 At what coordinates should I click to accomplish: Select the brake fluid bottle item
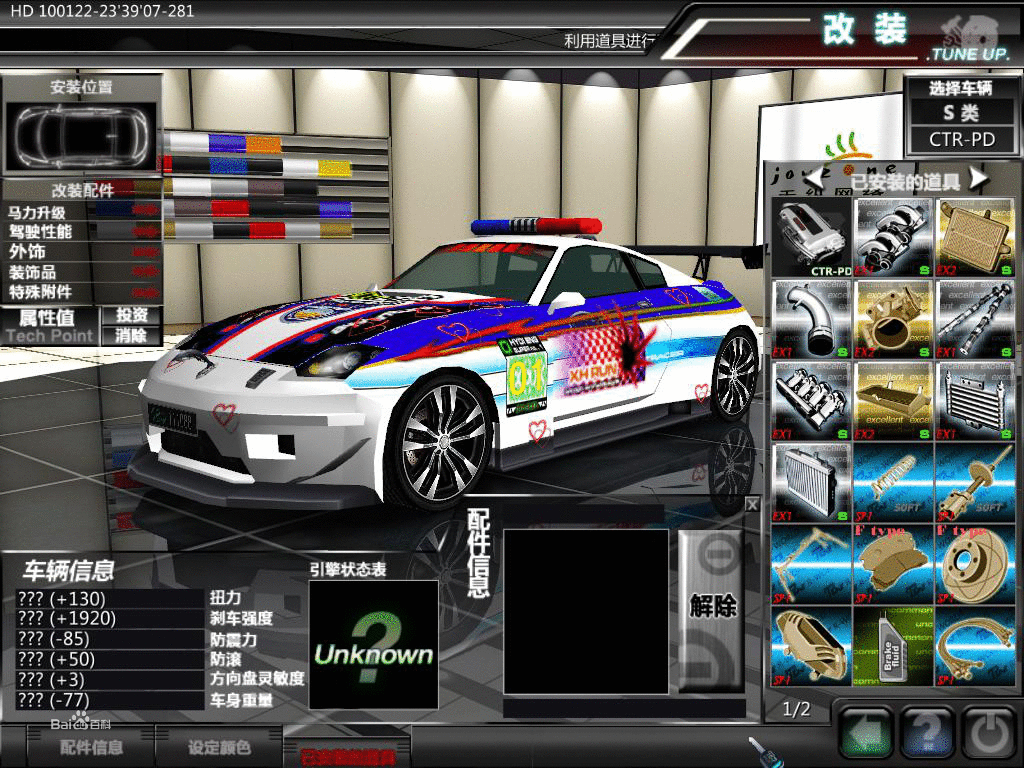893,647
